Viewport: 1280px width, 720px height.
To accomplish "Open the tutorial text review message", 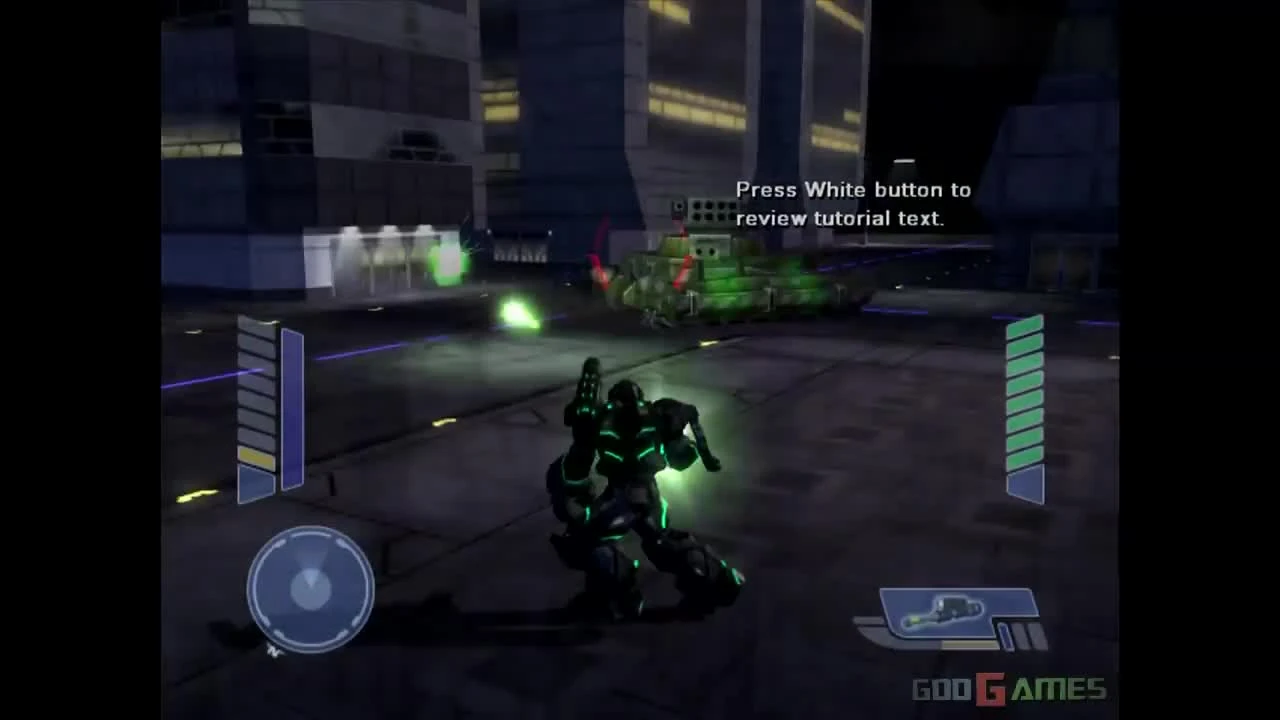I will [x=853, y=204].
